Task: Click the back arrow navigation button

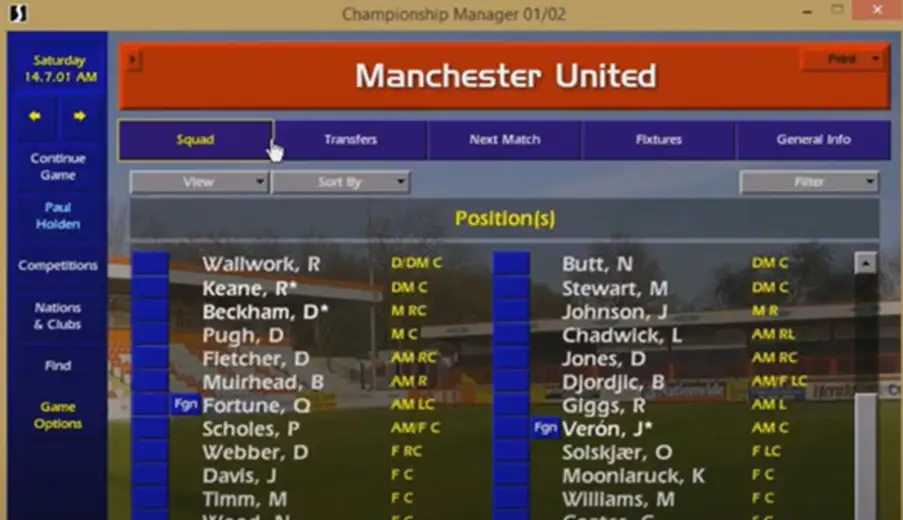Action: point(35,116)
